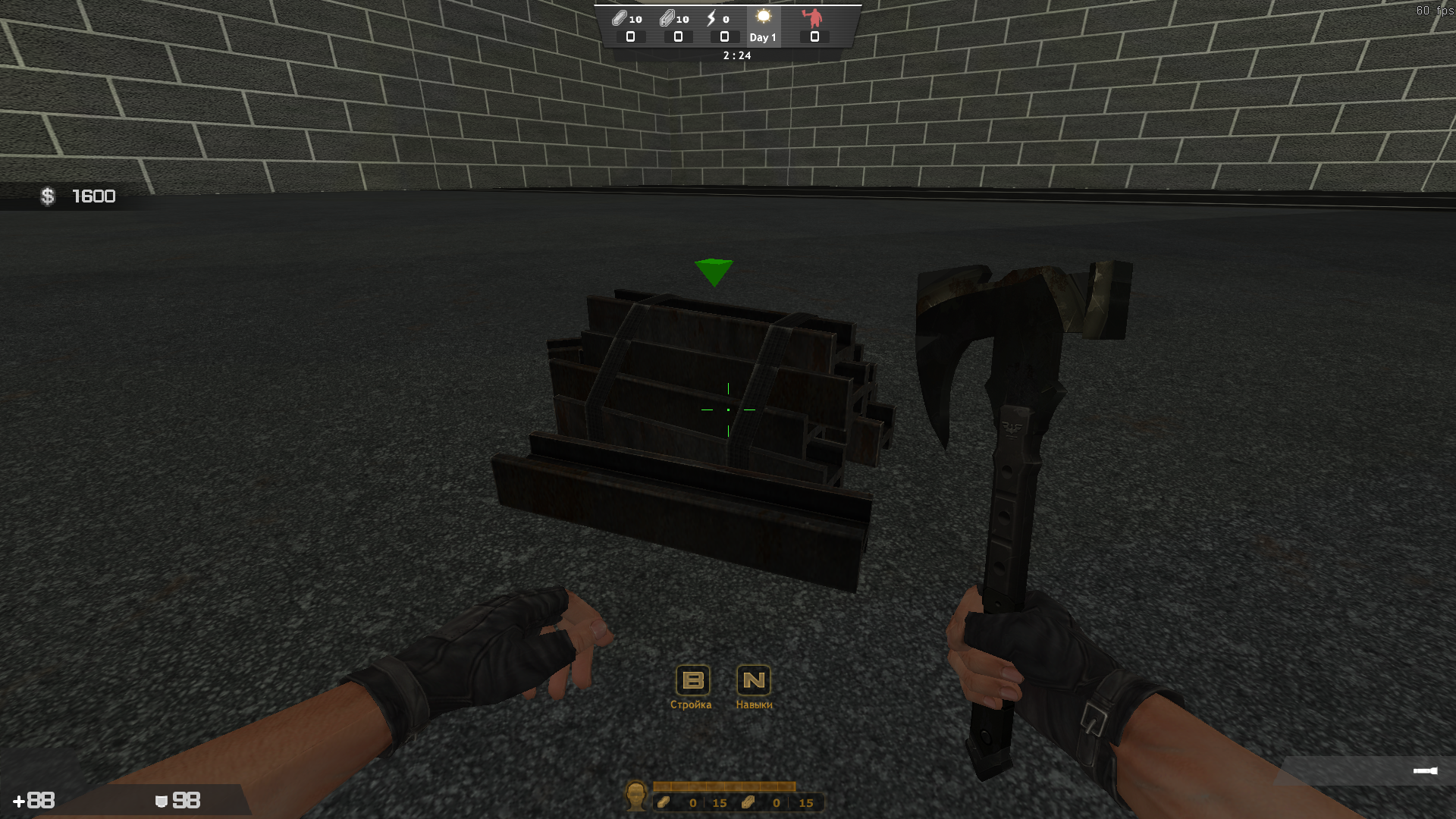1456x819 pixels.
Task: Open the wood resource counter panel
Action: (664, 802)
